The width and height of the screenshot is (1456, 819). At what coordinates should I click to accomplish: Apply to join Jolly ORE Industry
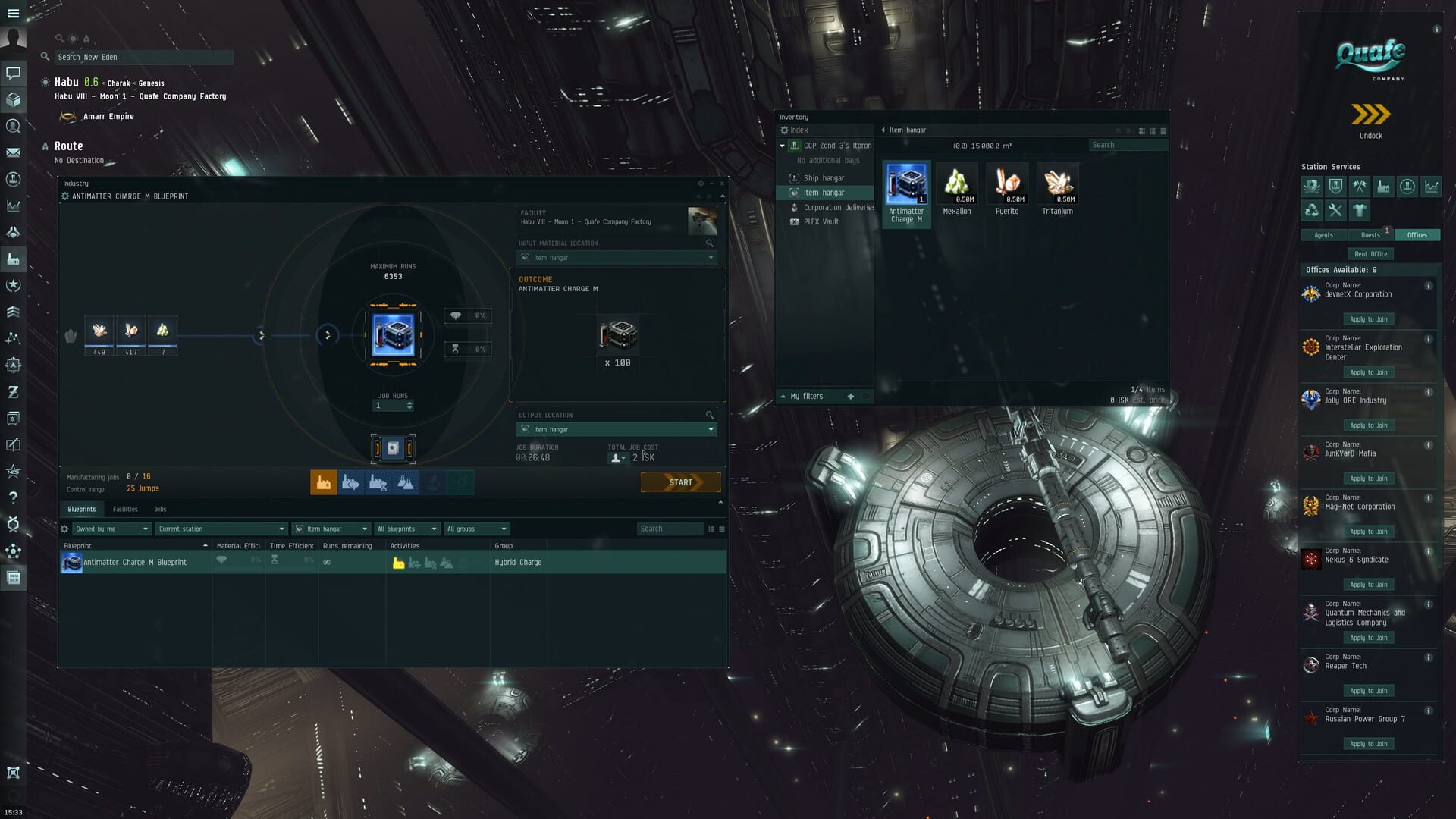click(x=1368, y=425)
